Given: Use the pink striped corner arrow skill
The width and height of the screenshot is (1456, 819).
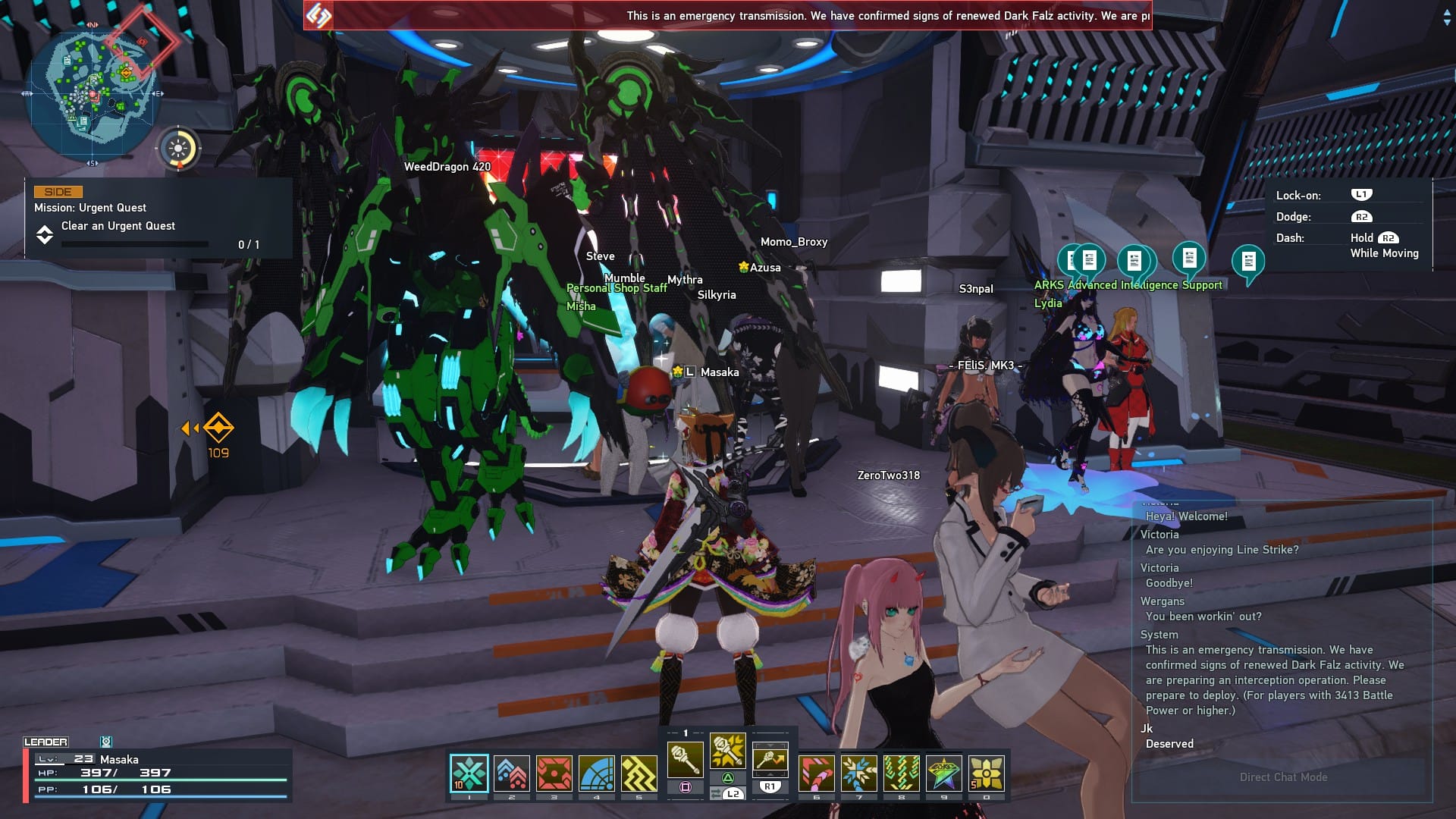Looking at the screenshot, I should click(x=817, y=773).
